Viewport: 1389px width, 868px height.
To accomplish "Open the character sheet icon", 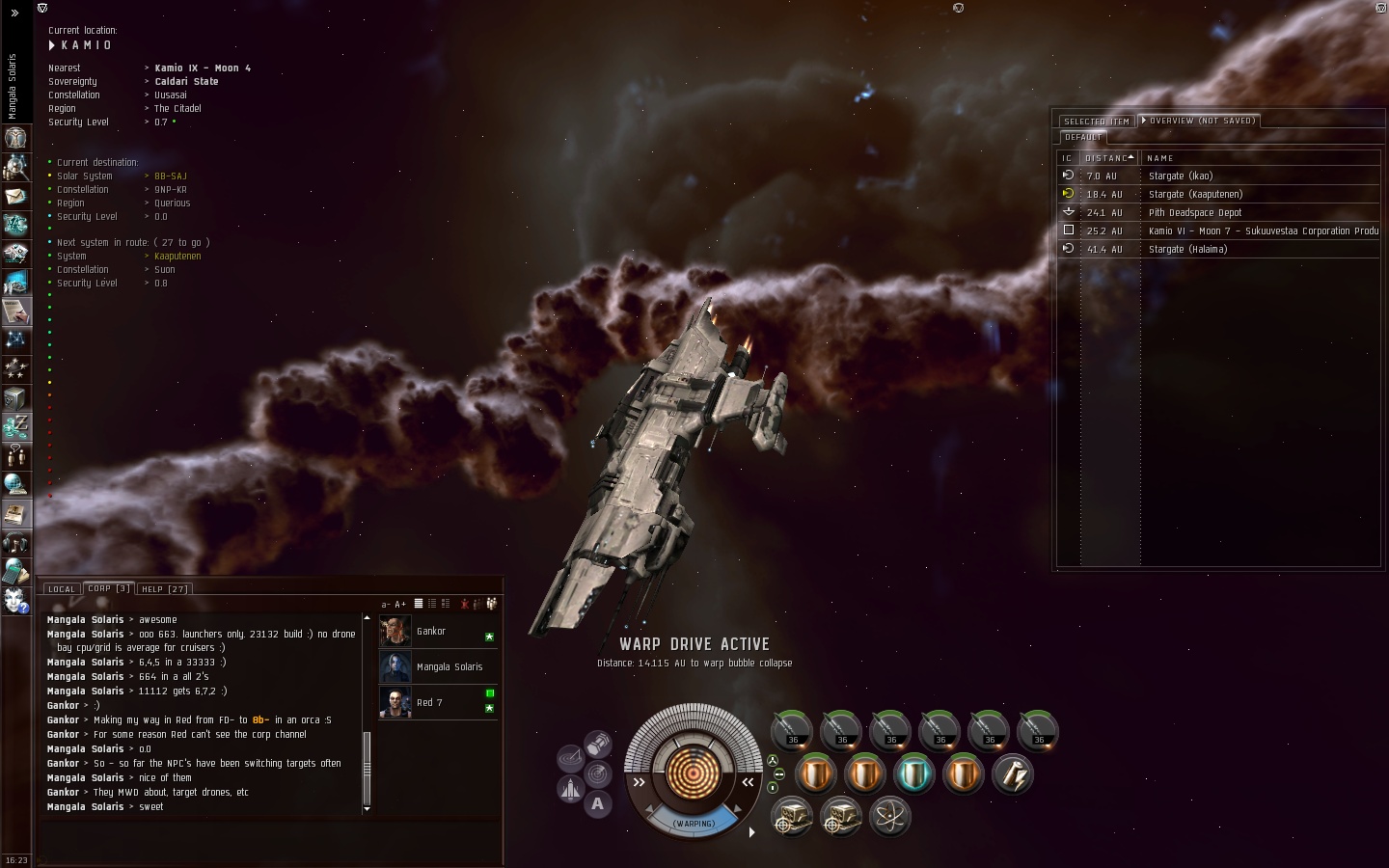I will 15,138.
